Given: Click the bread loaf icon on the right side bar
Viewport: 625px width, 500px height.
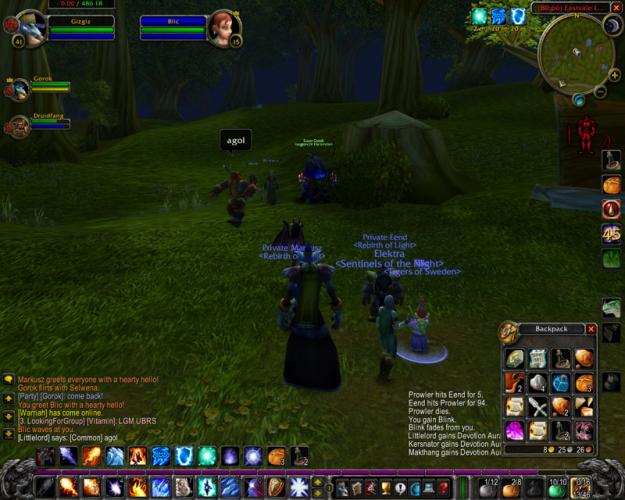Looking at the screenshot, I should pos(610,185).
